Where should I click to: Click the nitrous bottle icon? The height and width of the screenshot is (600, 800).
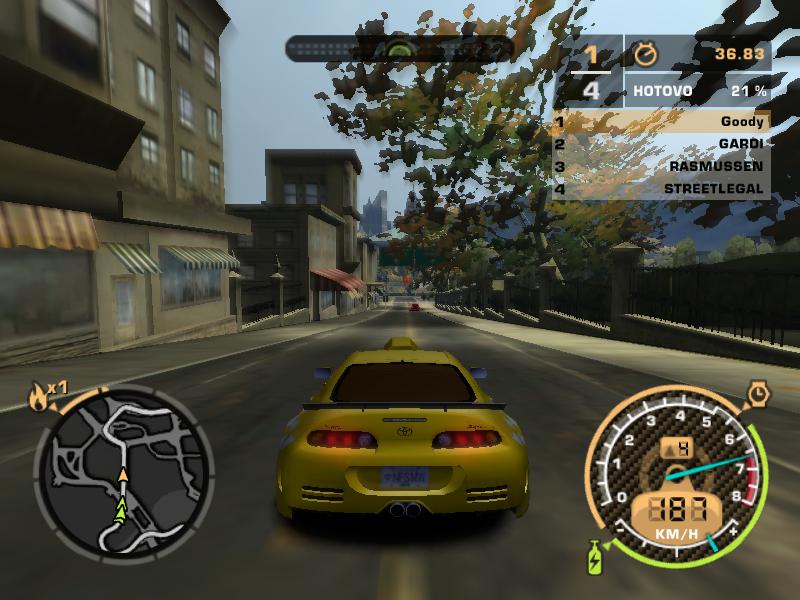(x=598, y=556)
